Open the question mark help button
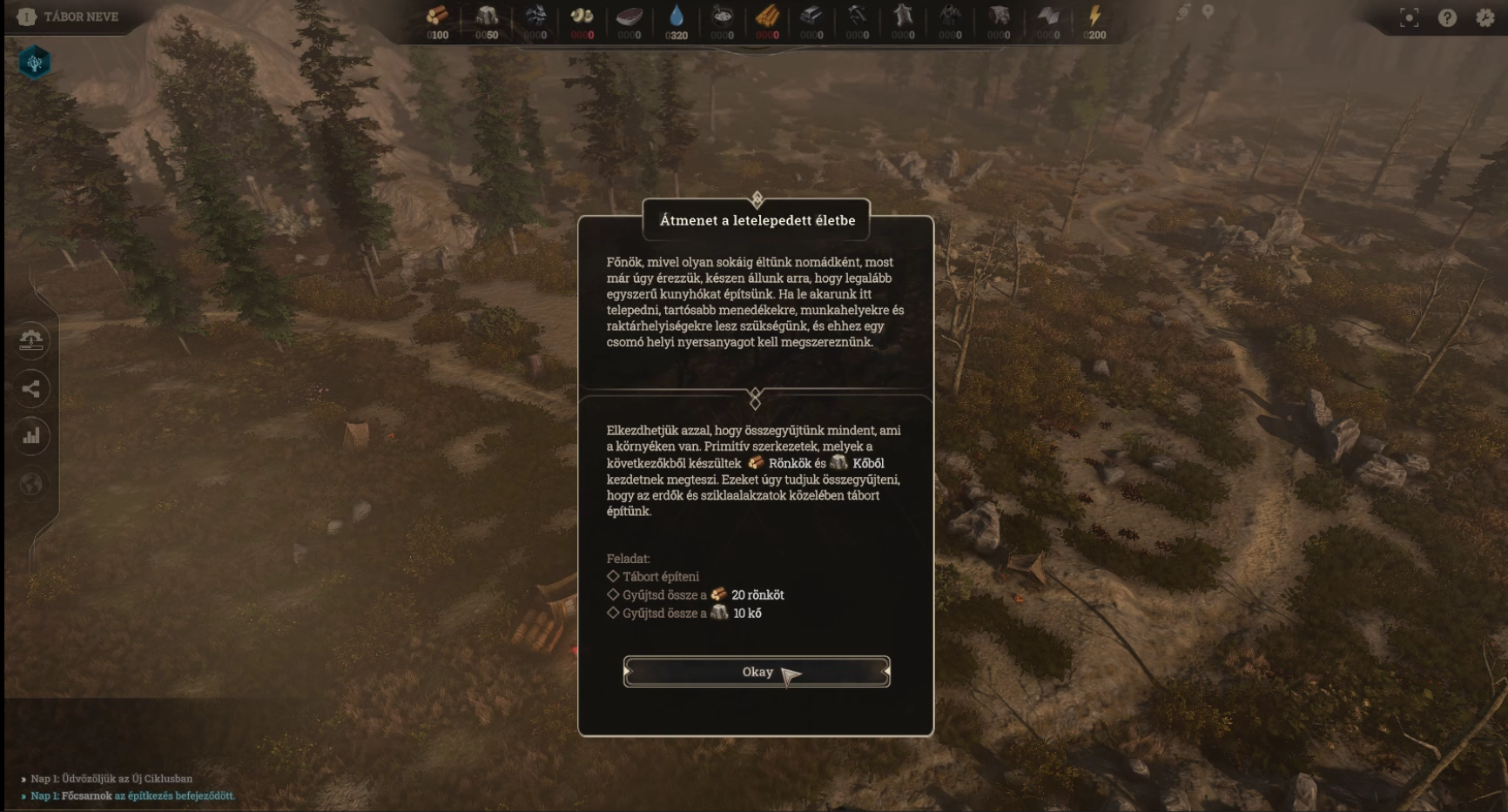 (1447, 17)
